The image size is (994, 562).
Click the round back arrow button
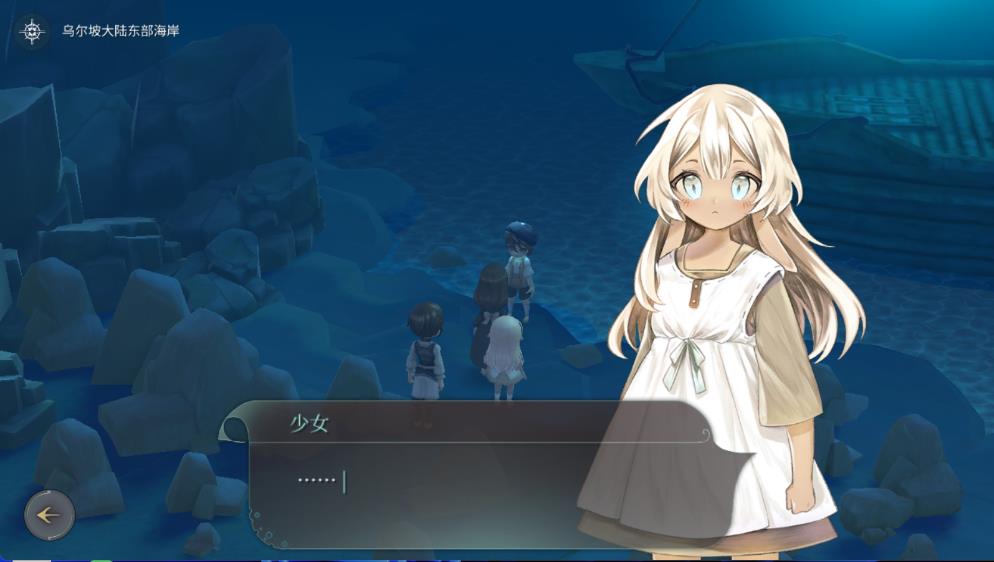click(x=49, y=516)
